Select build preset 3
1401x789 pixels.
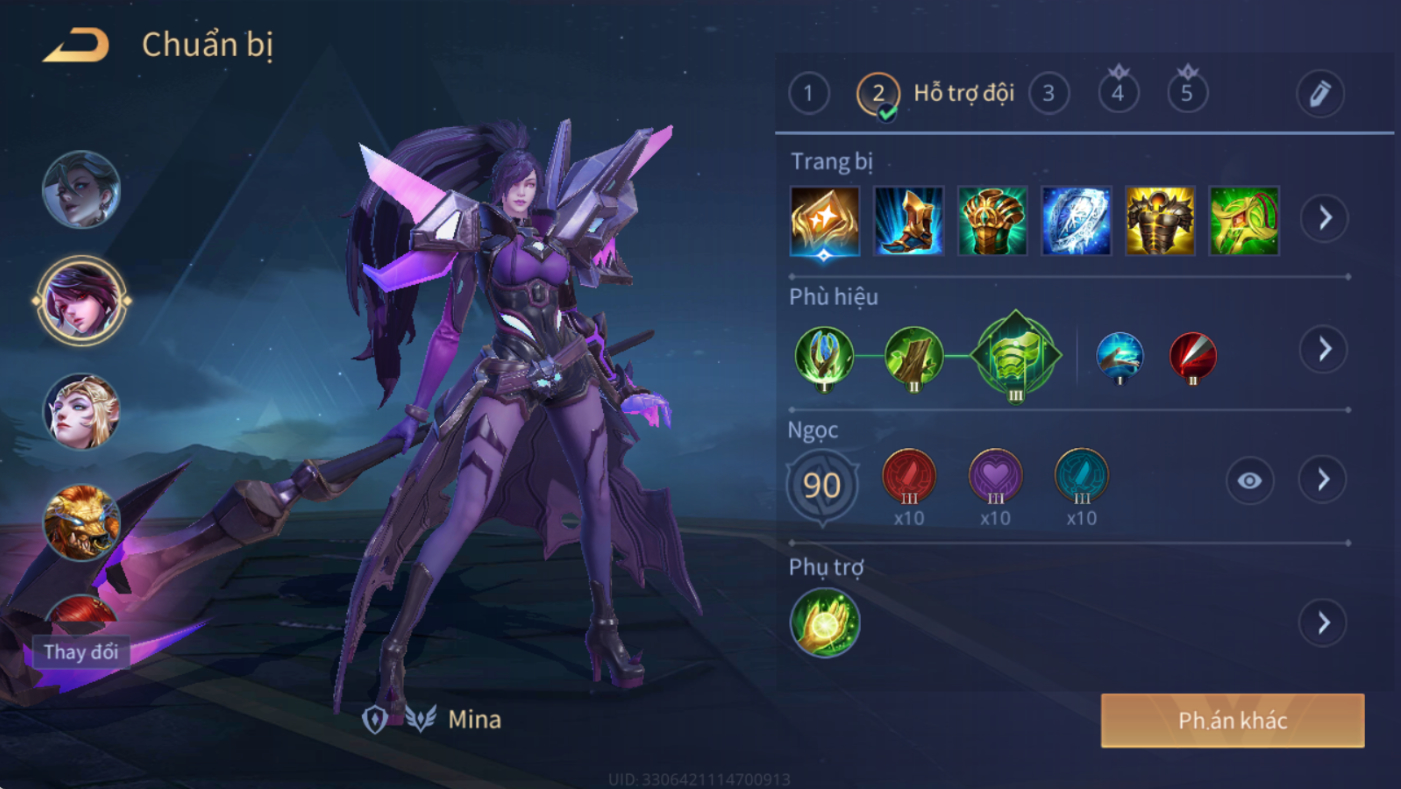click(1048, 94)
